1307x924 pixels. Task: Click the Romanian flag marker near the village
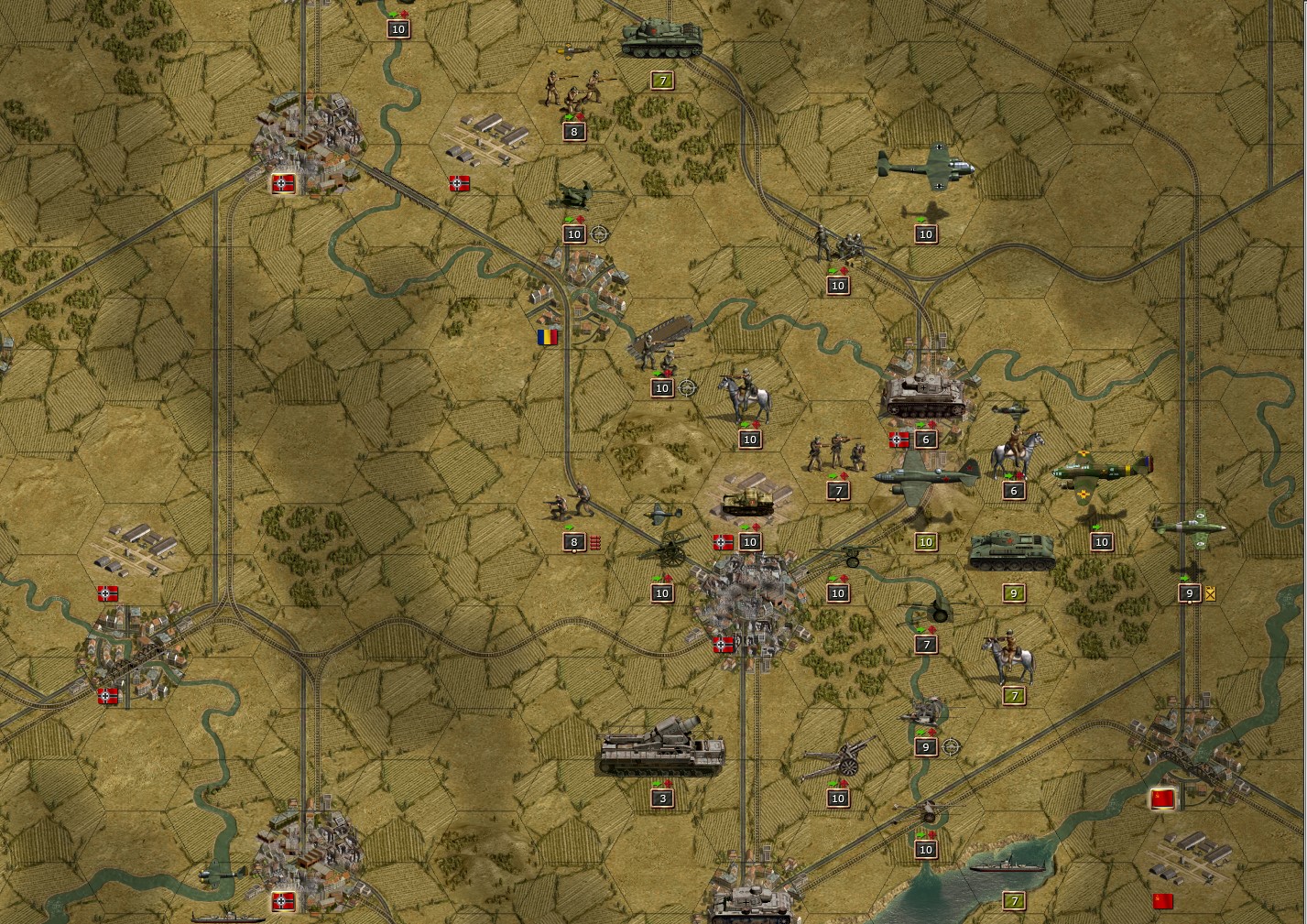tap(546, 337)
